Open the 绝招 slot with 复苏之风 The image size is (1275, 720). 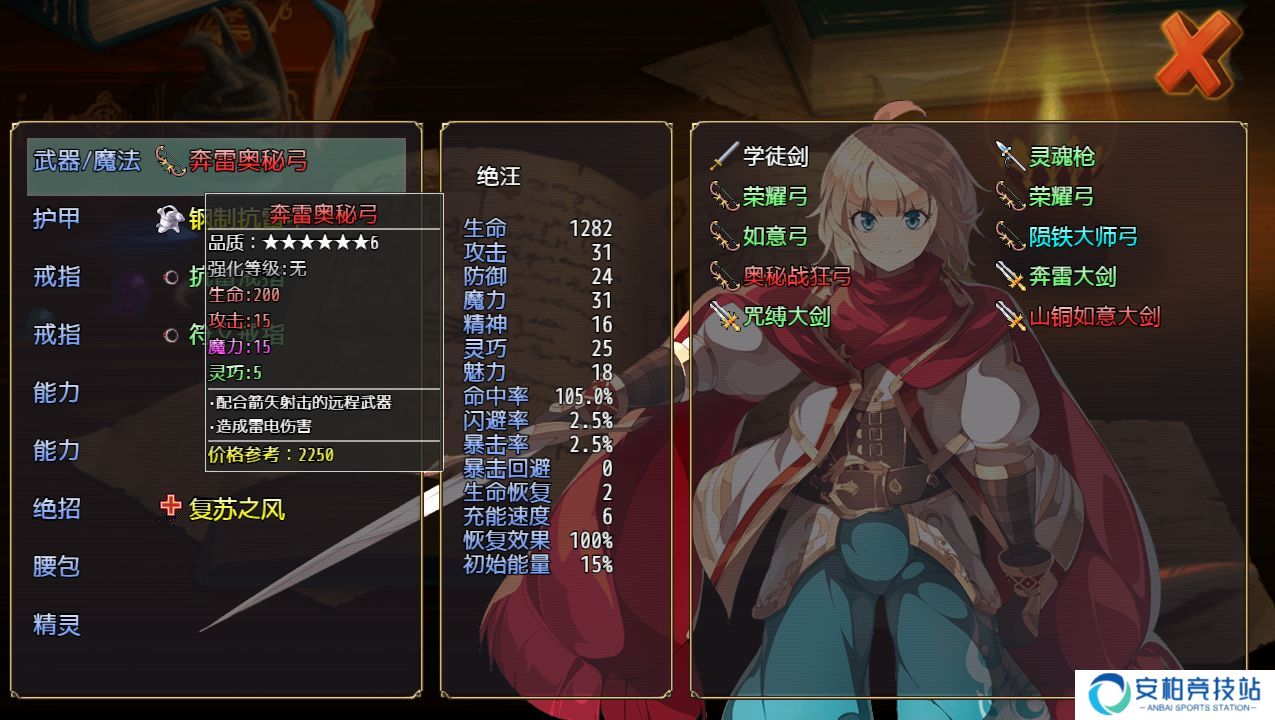coord(222,509)
